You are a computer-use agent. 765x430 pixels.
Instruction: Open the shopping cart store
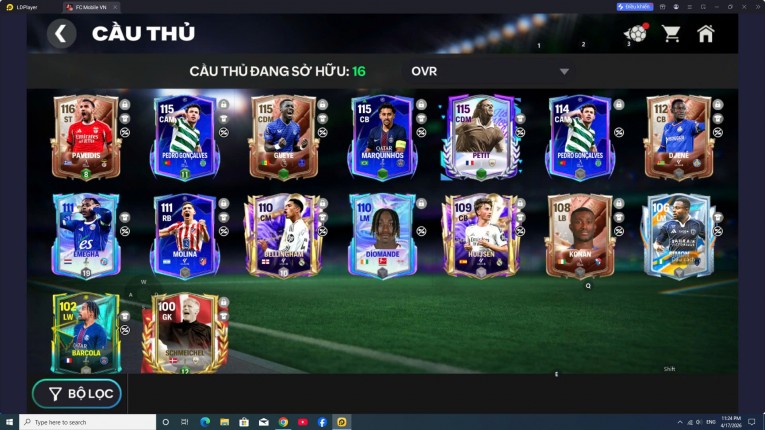pos(671,33)
